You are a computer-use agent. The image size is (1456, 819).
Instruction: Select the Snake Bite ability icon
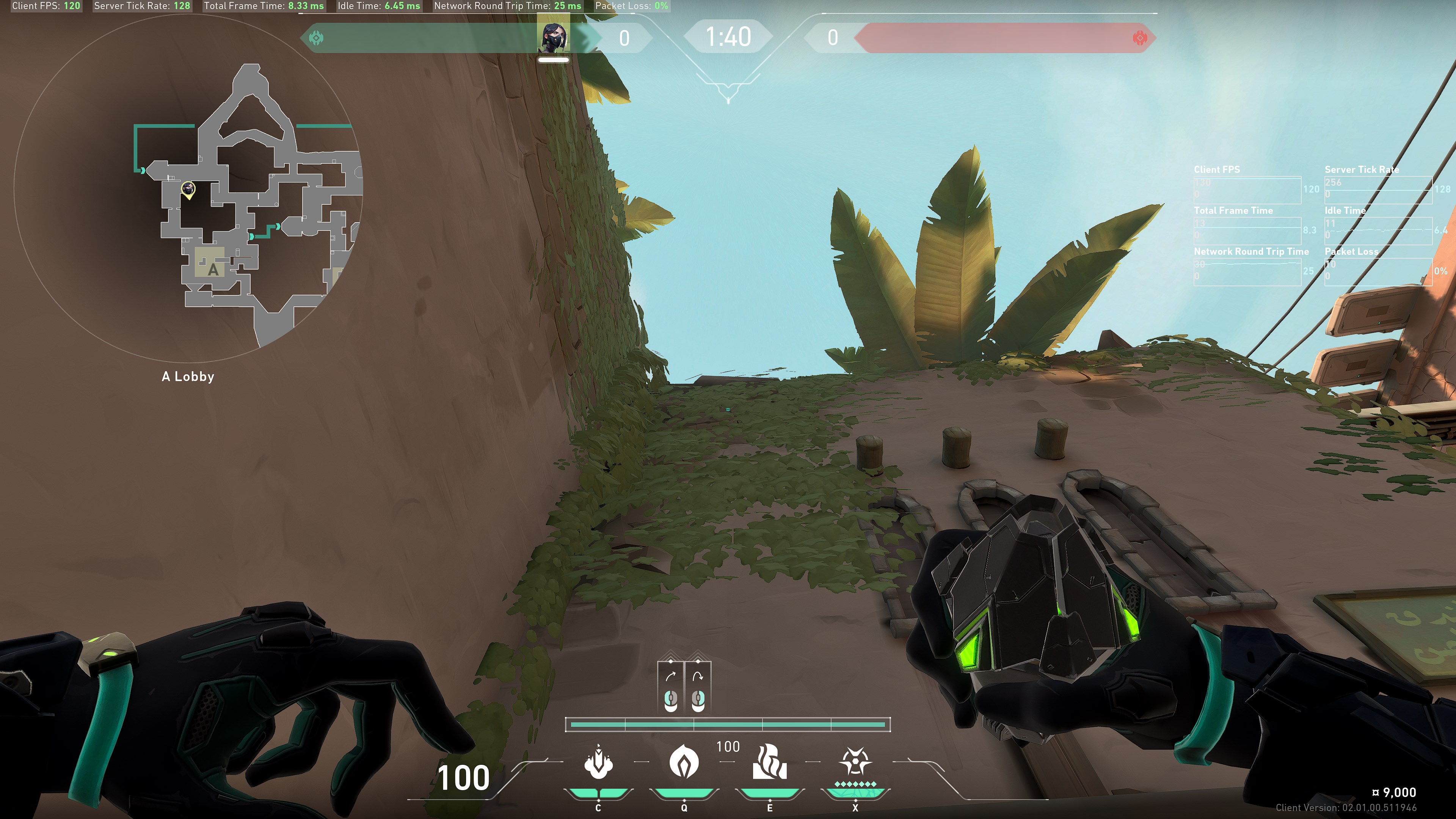tap(598, 763)
